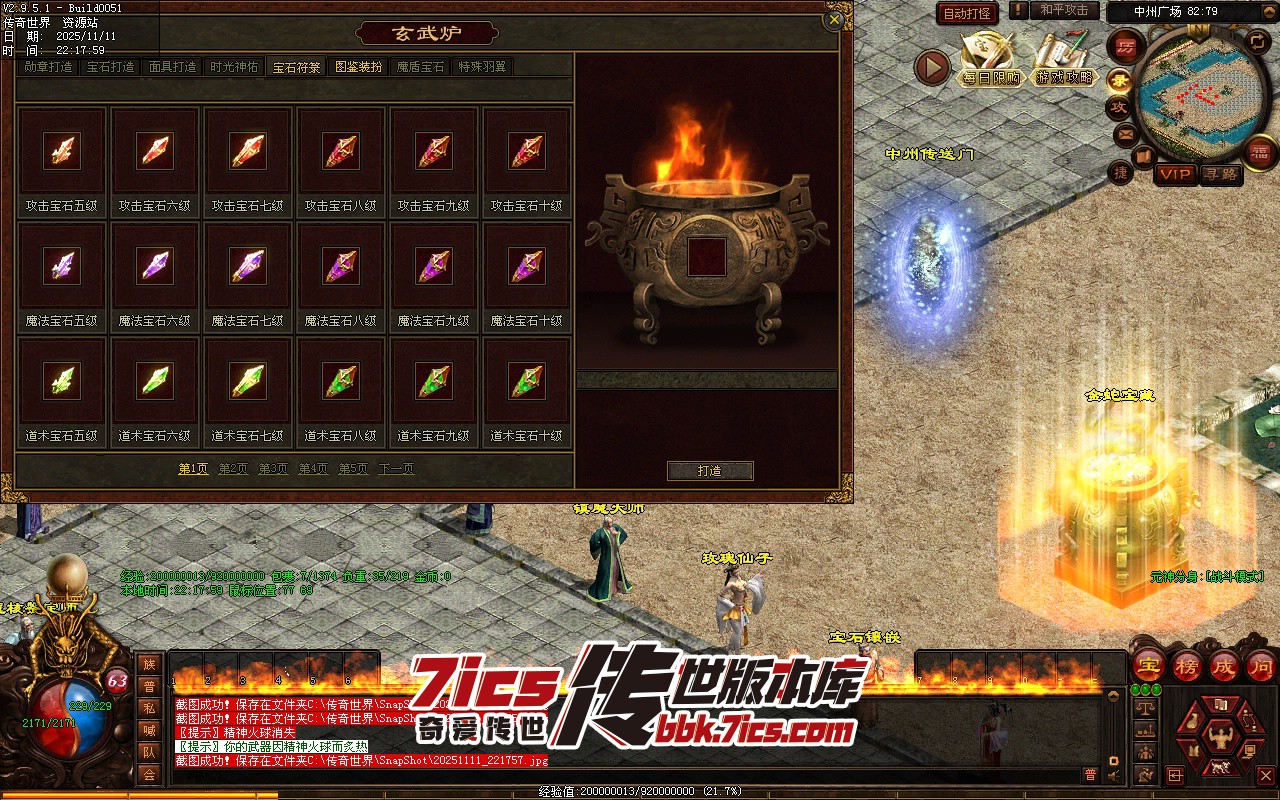Switch to the 特殊羽翼 tab

482,68
